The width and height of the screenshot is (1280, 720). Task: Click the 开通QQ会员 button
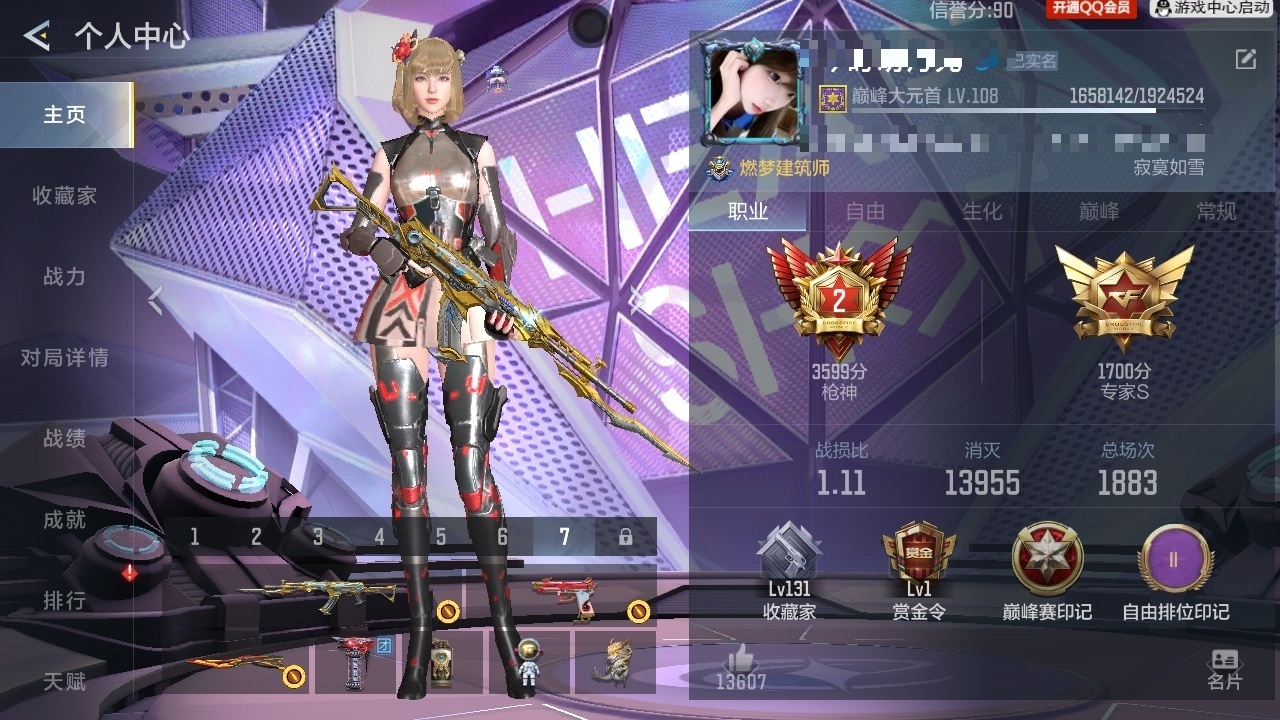coord(1091,9)
